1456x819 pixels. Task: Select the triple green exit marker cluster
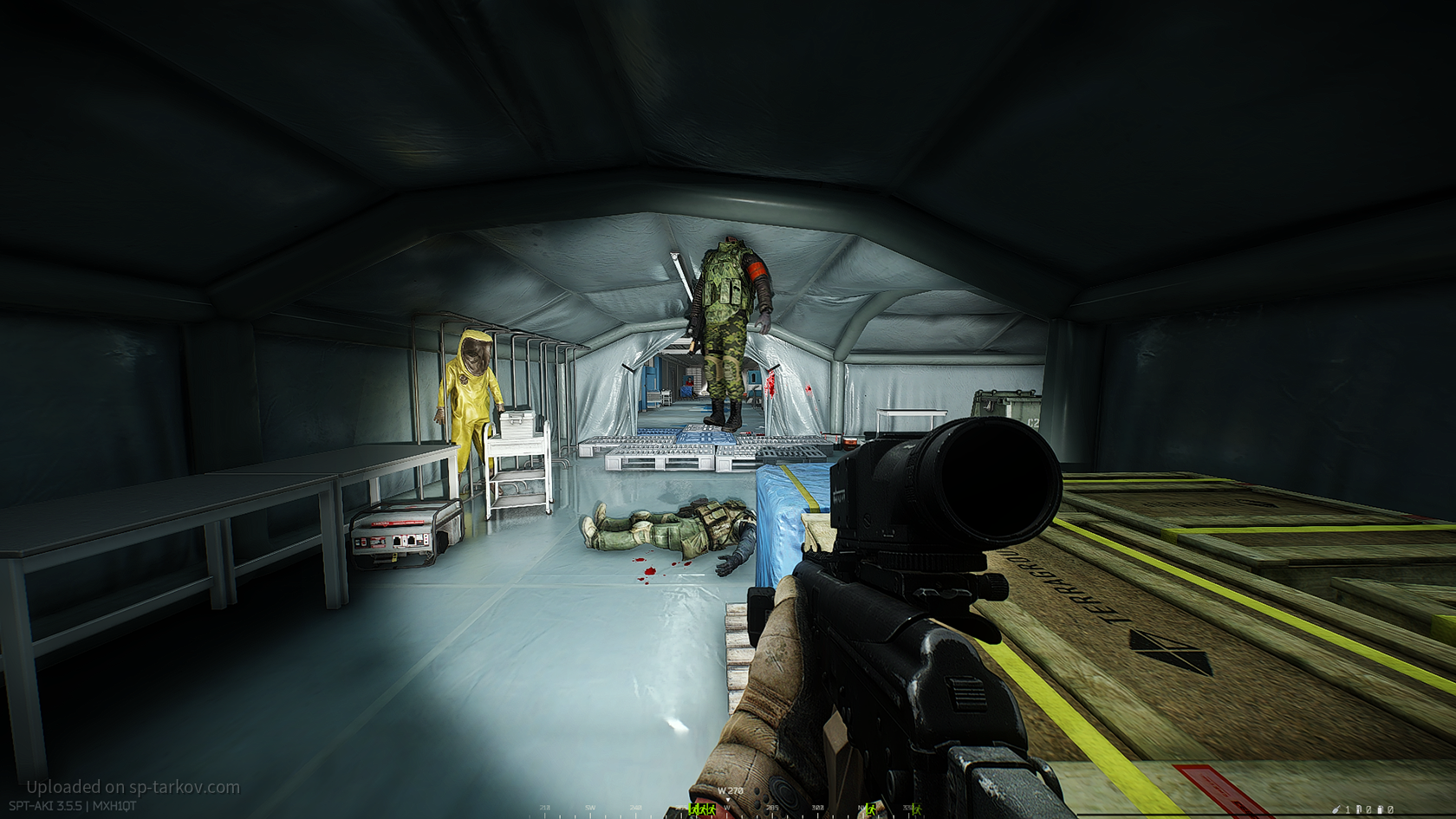coord(700,809)
